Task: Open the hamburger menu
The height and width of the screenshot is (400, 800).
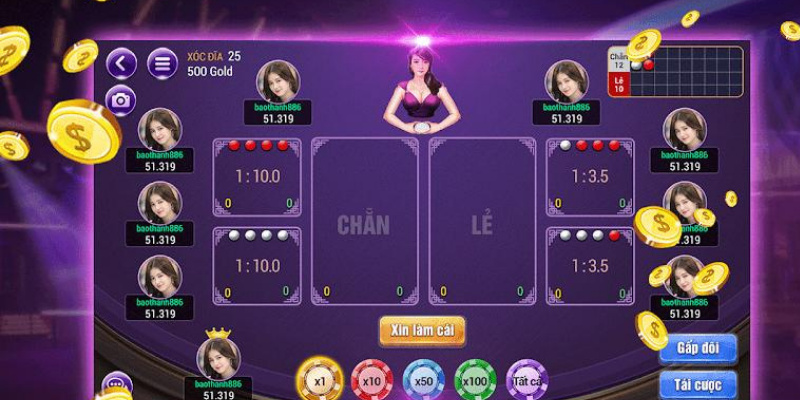Action: coord(161,64)
